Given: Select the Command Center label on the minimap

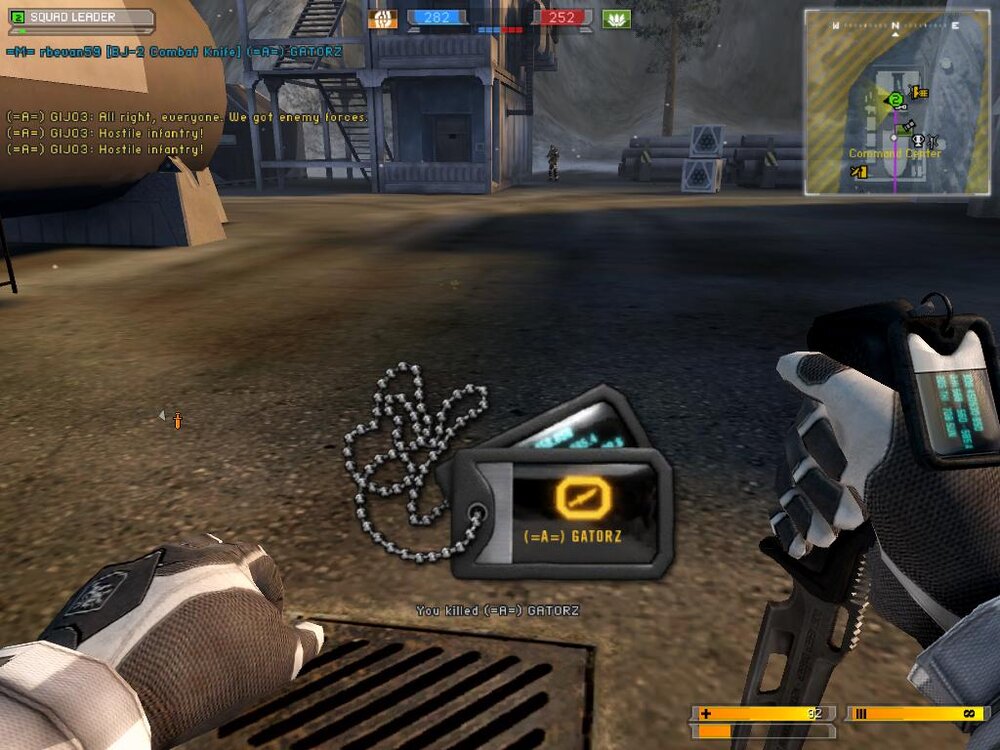Looking at the screenshot, I should point(894,154).
